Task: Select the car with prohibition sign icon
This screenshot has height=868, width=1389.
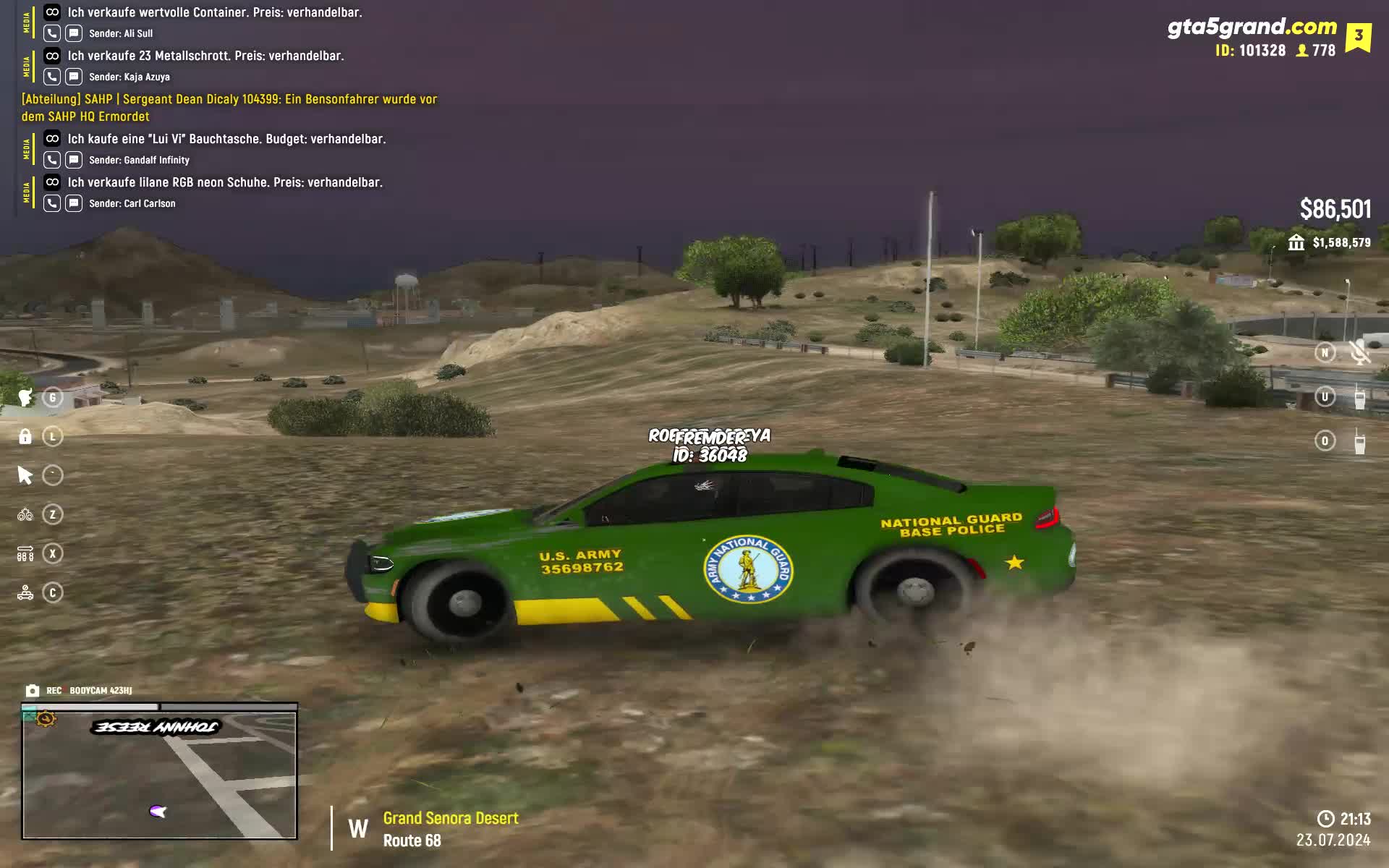Action: (x=25, y=592)
